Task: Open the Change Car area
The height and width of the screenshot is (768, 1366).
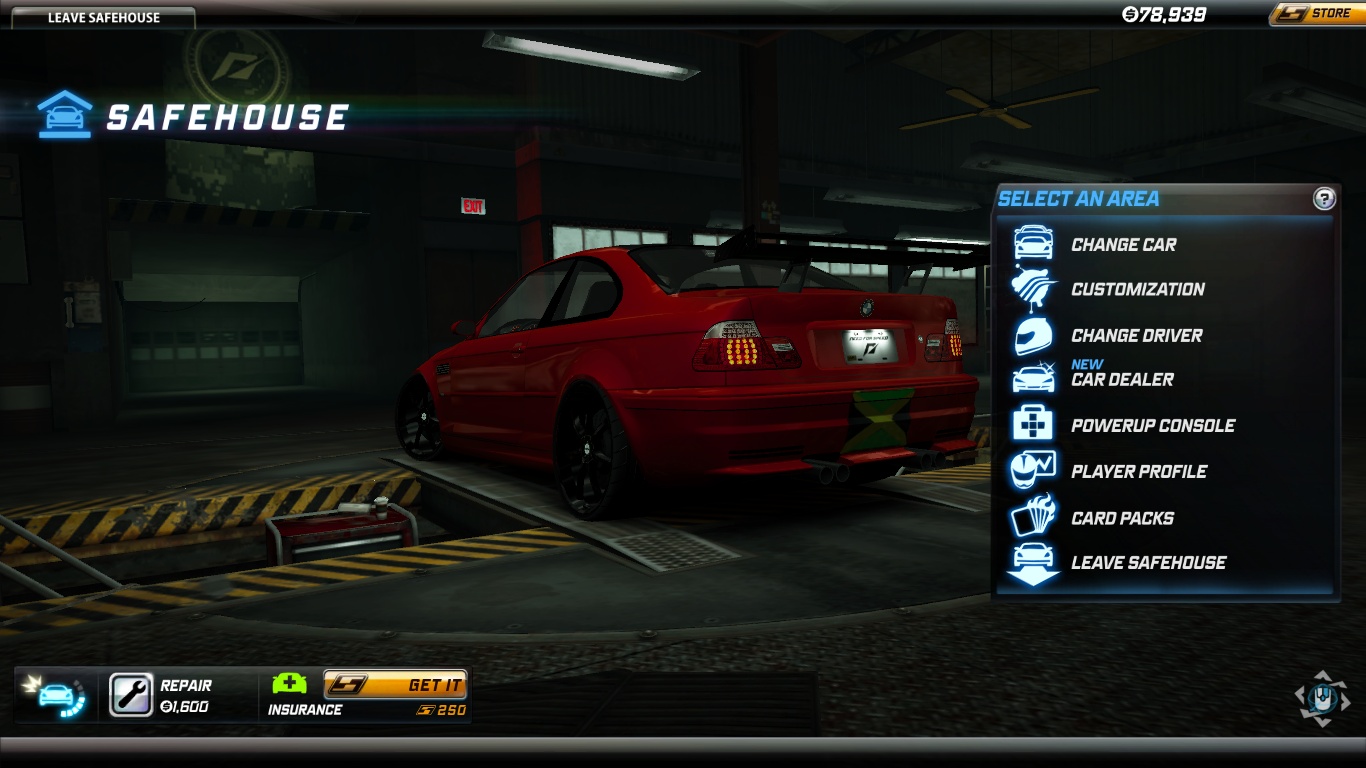Action: click(x=1123, y=244)
